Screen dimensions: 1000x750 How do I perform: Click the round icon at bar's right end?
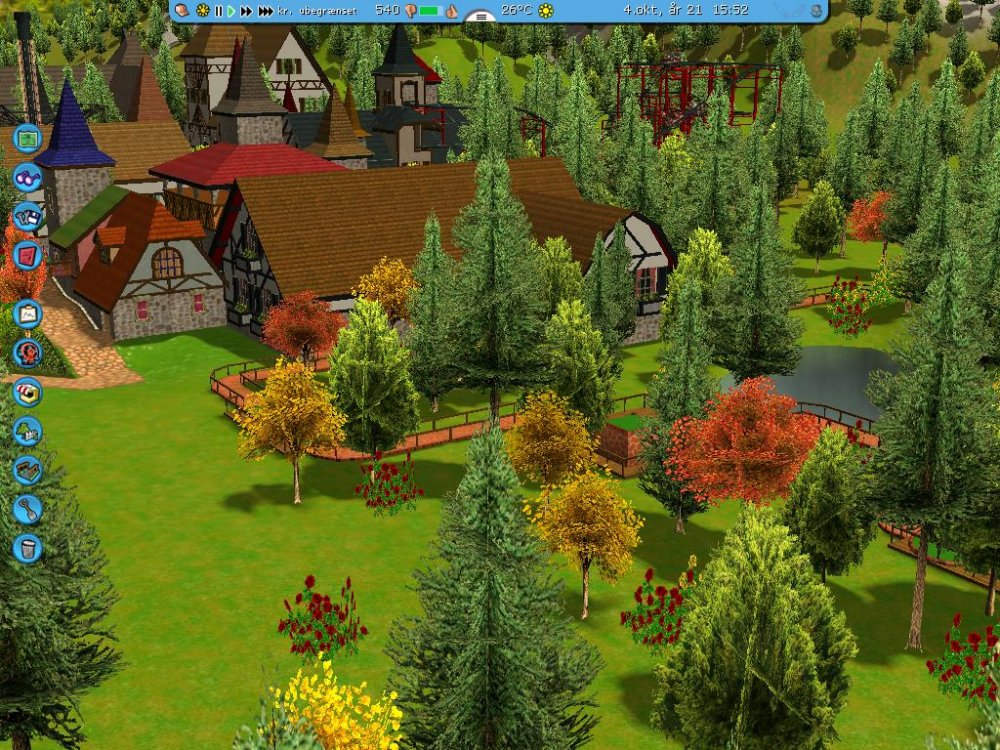pyautogui.click(x=816, y=11)
